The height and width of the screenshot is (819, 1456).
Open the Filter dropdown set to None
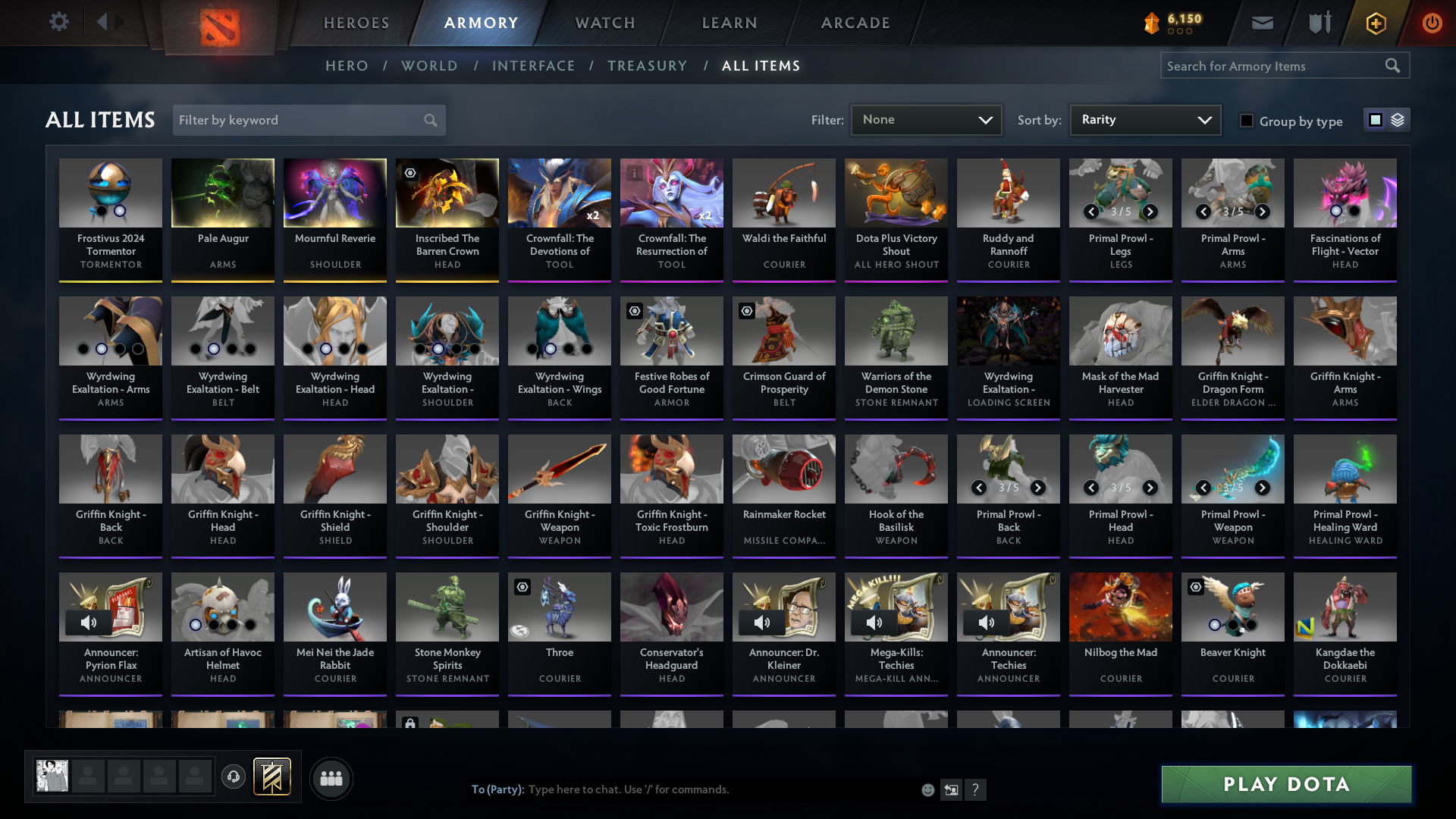[x=925, y=119]
